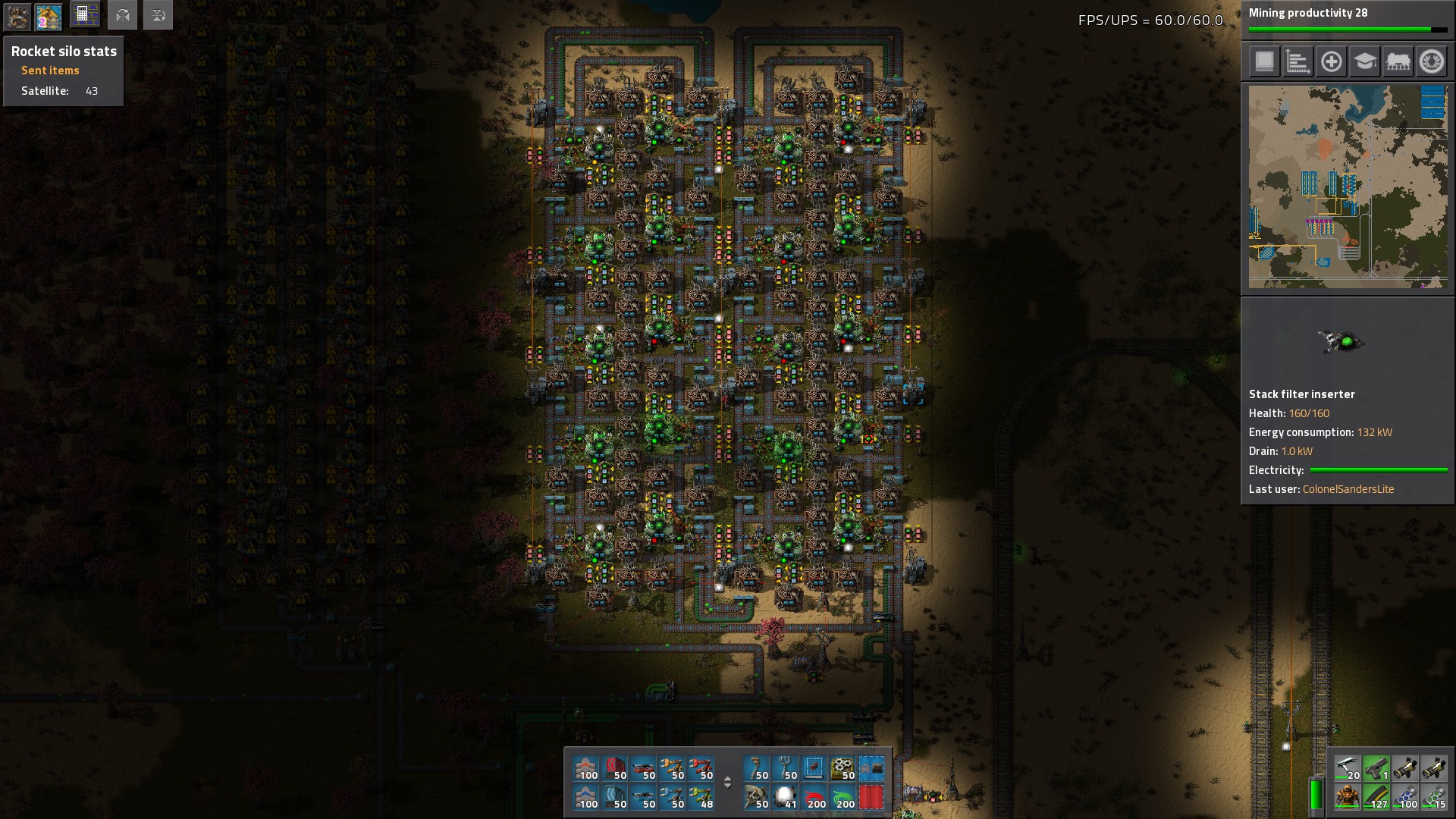Select the red wire slot
Image resolution: width=1456 pixels, height=819 pixels.
point(813,797)
